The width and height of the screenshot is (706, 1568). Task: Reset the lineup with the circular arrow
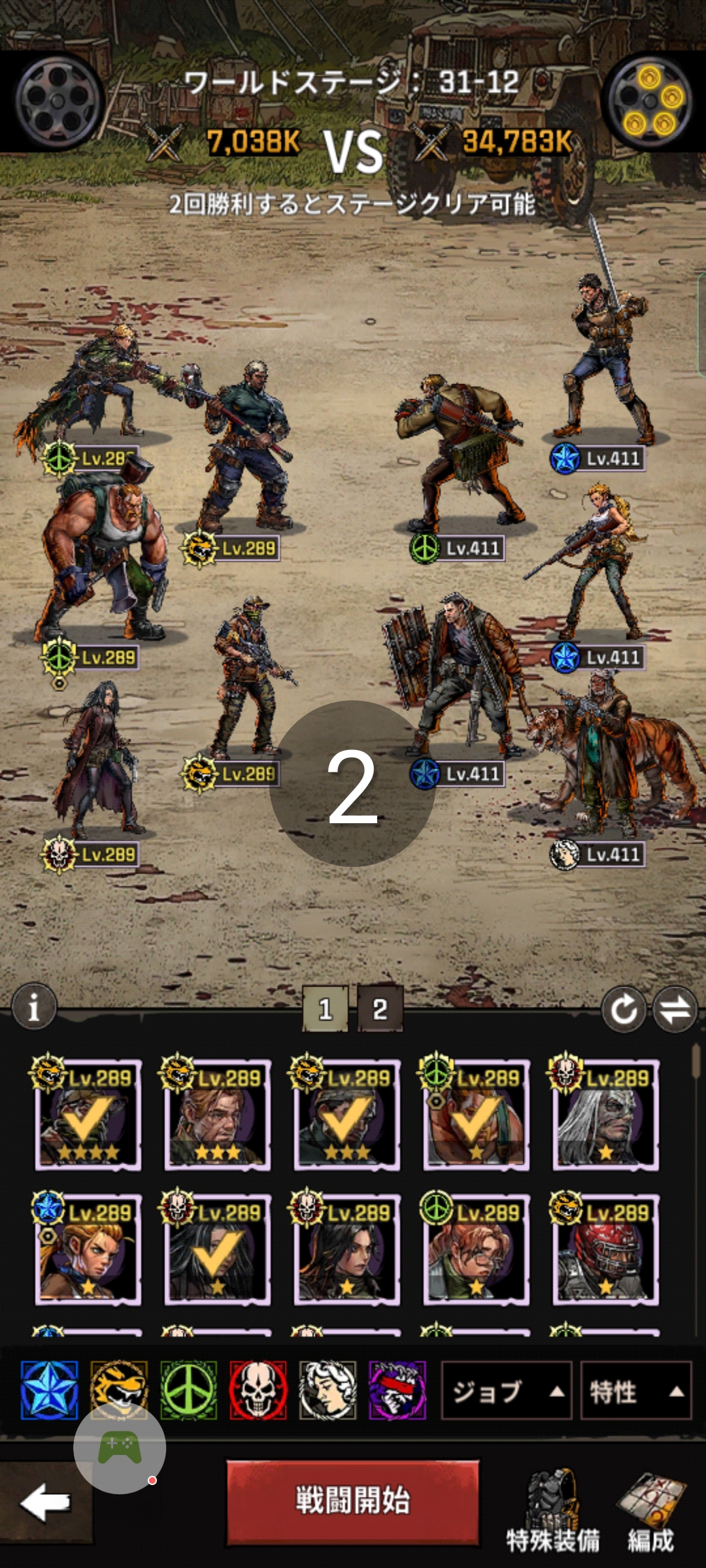click(x=623, y=1009)
